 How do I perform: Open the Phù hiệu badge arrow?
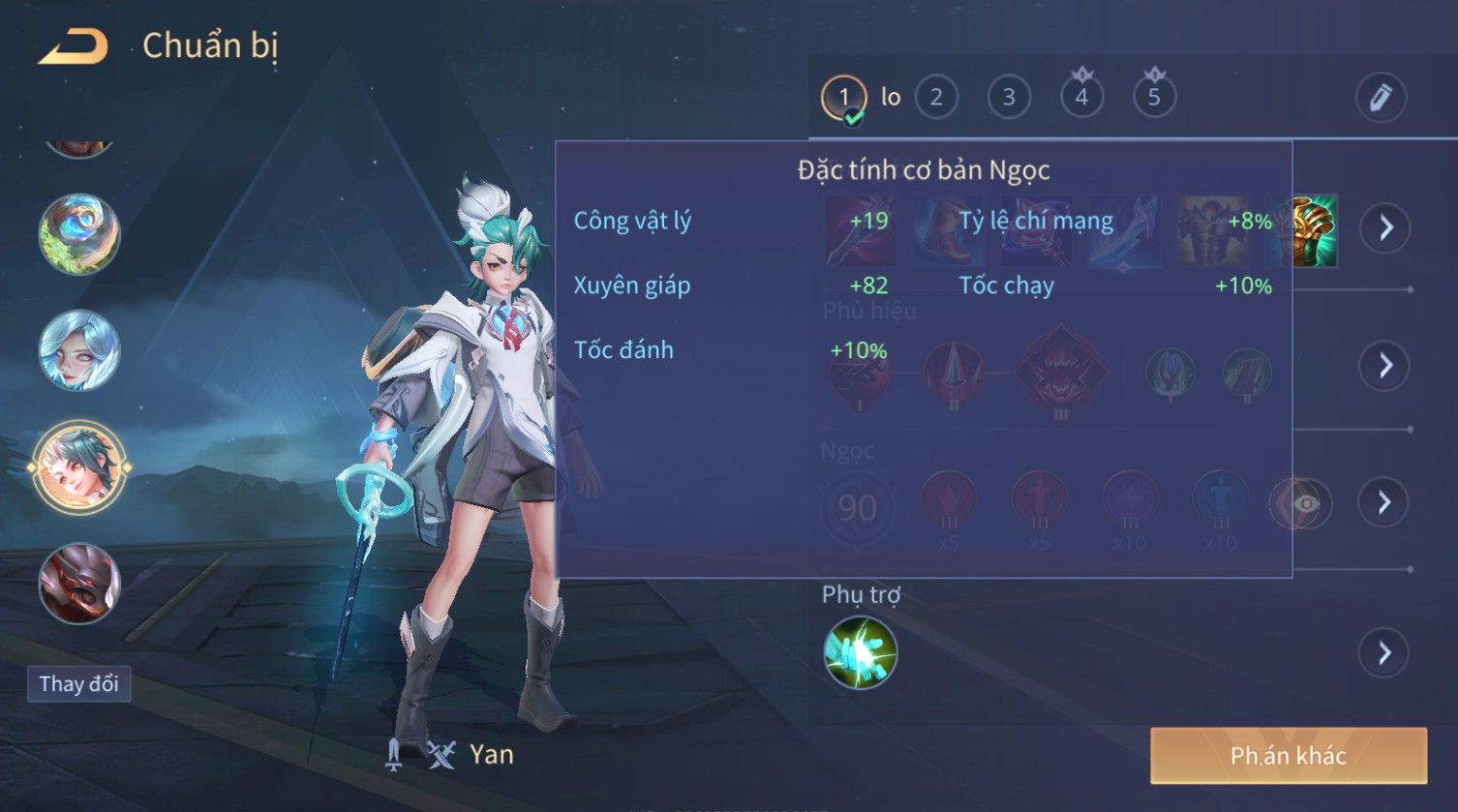(x=1385, y=365)
